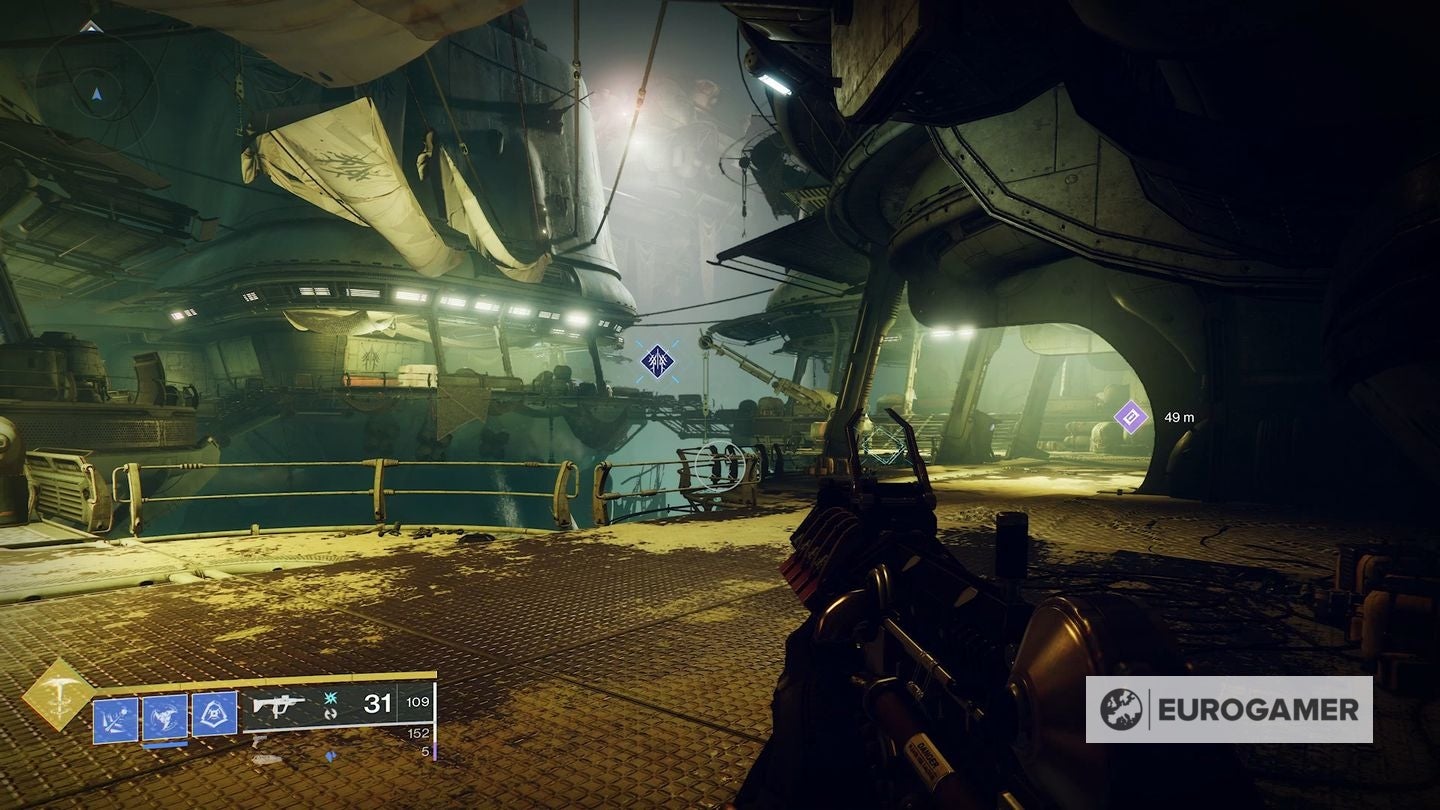Click the ammo reload indicator icon
This screenshot has height=810, width=1440.
click(x=330, y=715)
